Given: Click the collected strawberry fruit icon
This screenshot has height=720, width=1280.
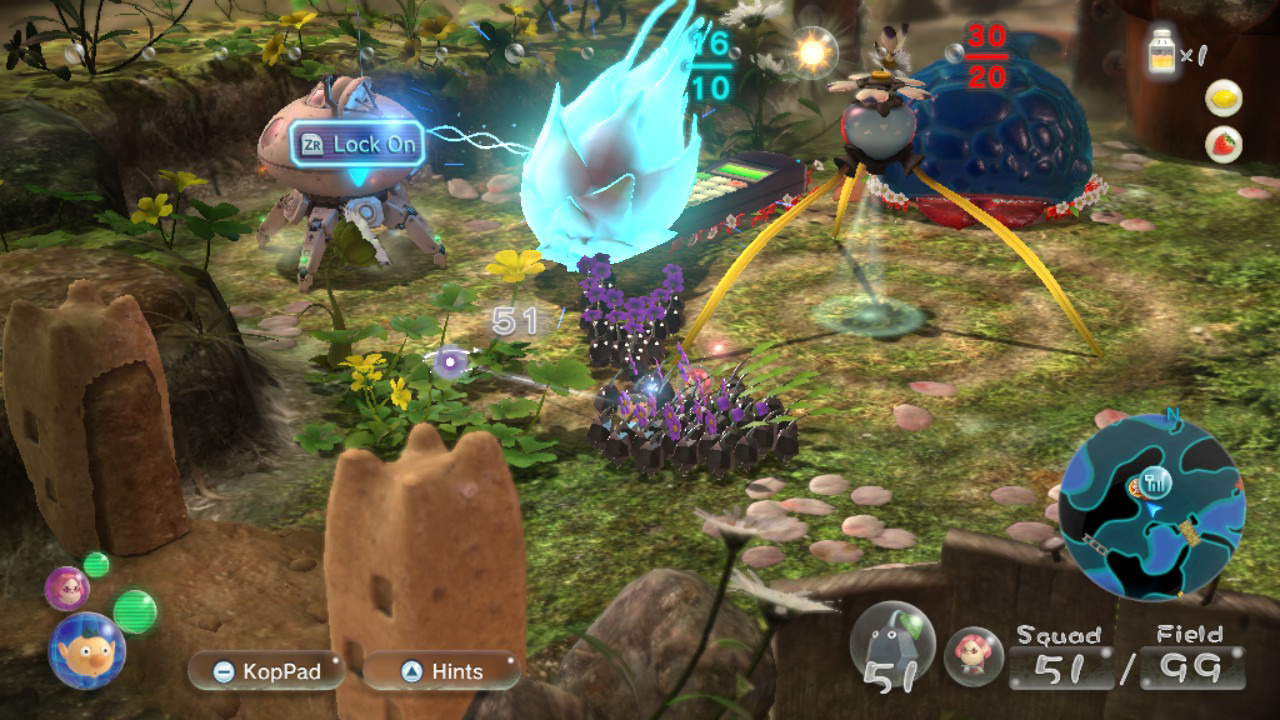Looking at the screenshot, I should tap(1224, 144).
